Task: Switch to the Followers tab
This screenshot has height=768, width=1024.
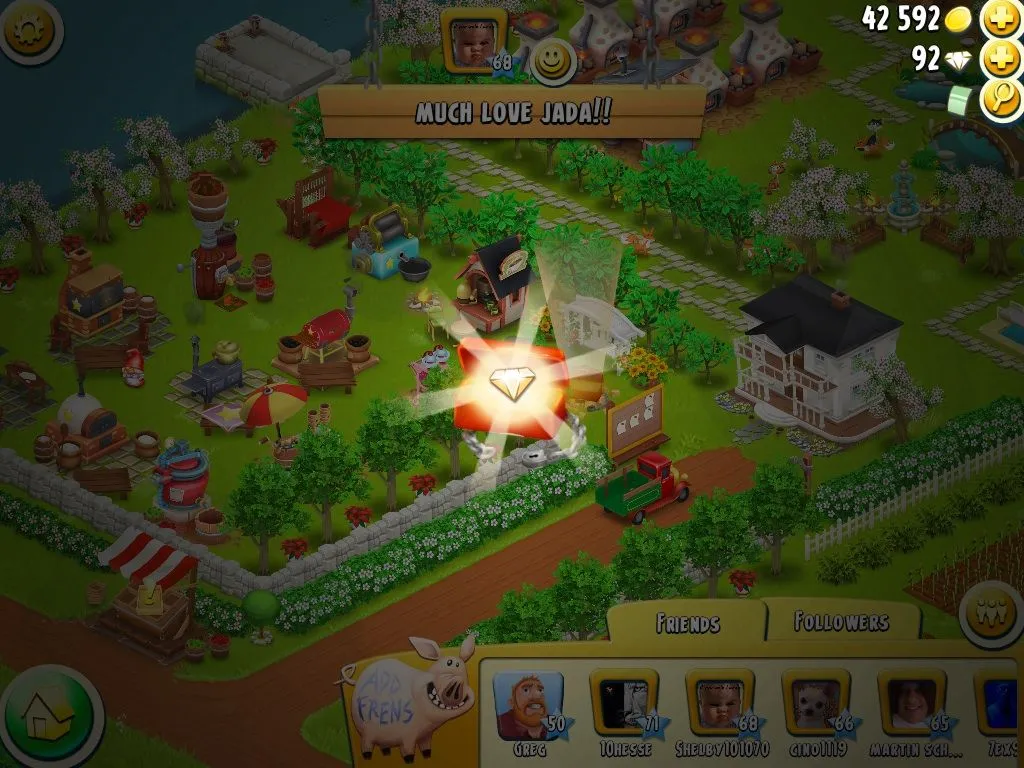Action: click(841, 622)
